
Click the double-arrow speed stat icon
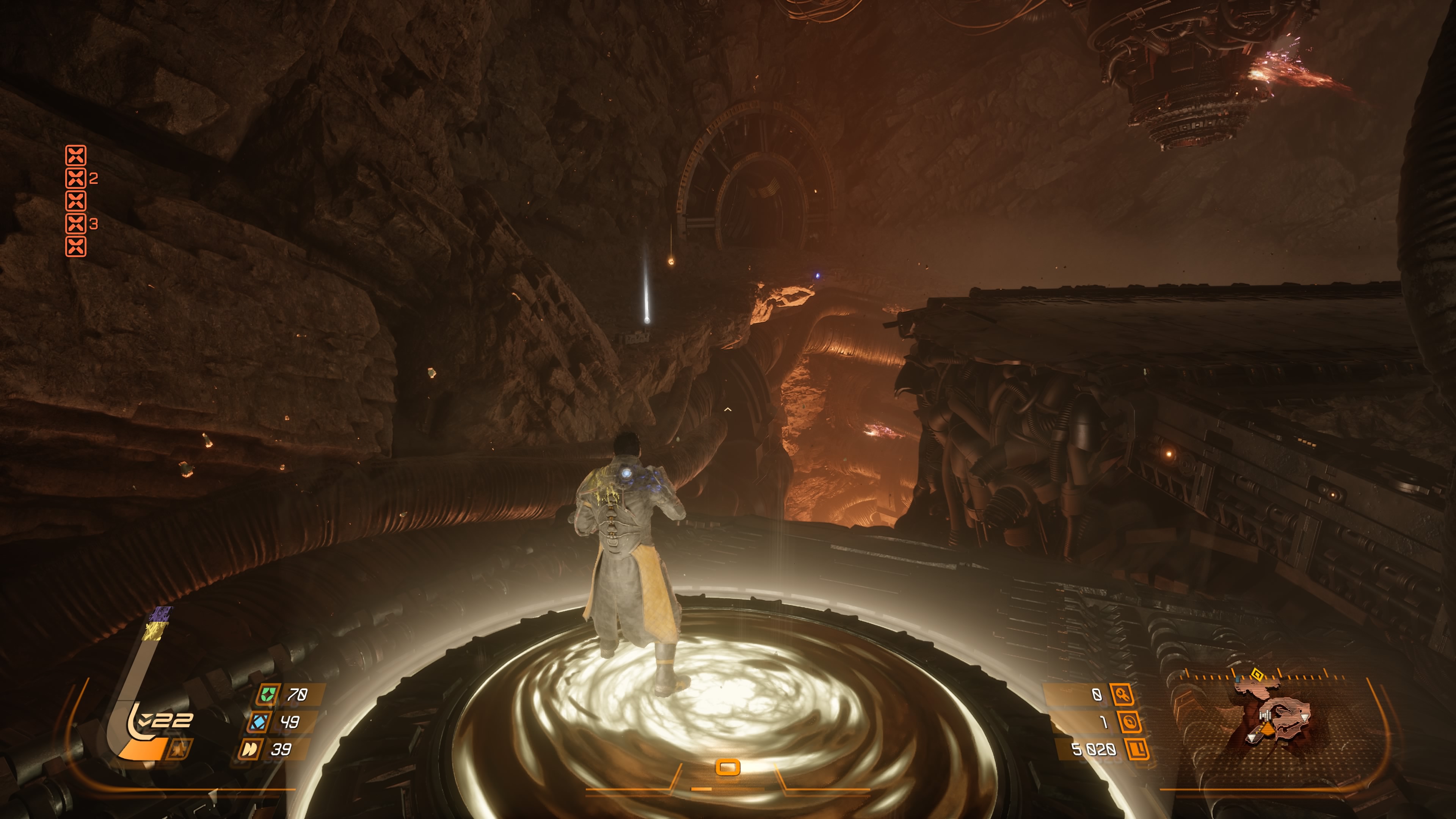tap(249, 750)
